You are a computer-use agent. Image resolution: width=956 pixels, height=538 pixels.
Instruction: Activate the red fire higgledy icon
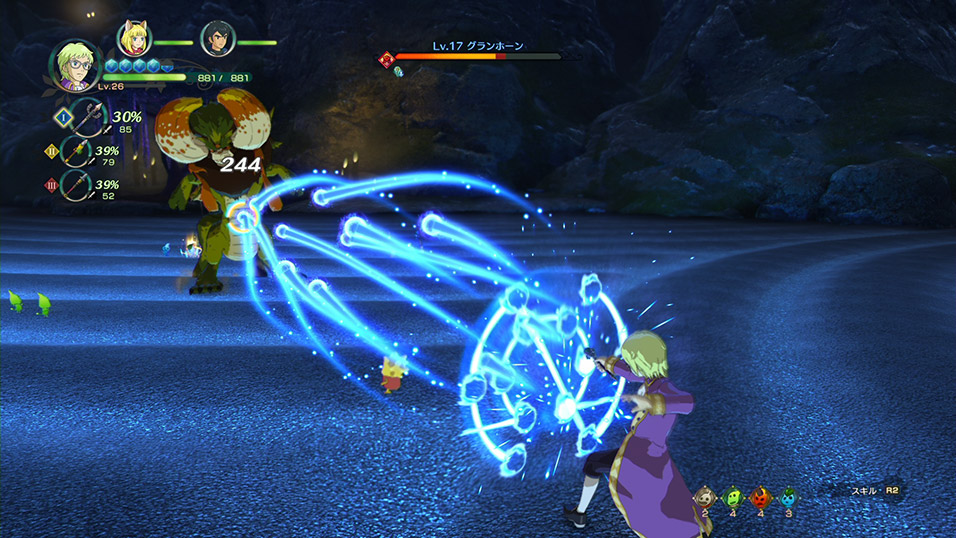click(x=760, y=497)
